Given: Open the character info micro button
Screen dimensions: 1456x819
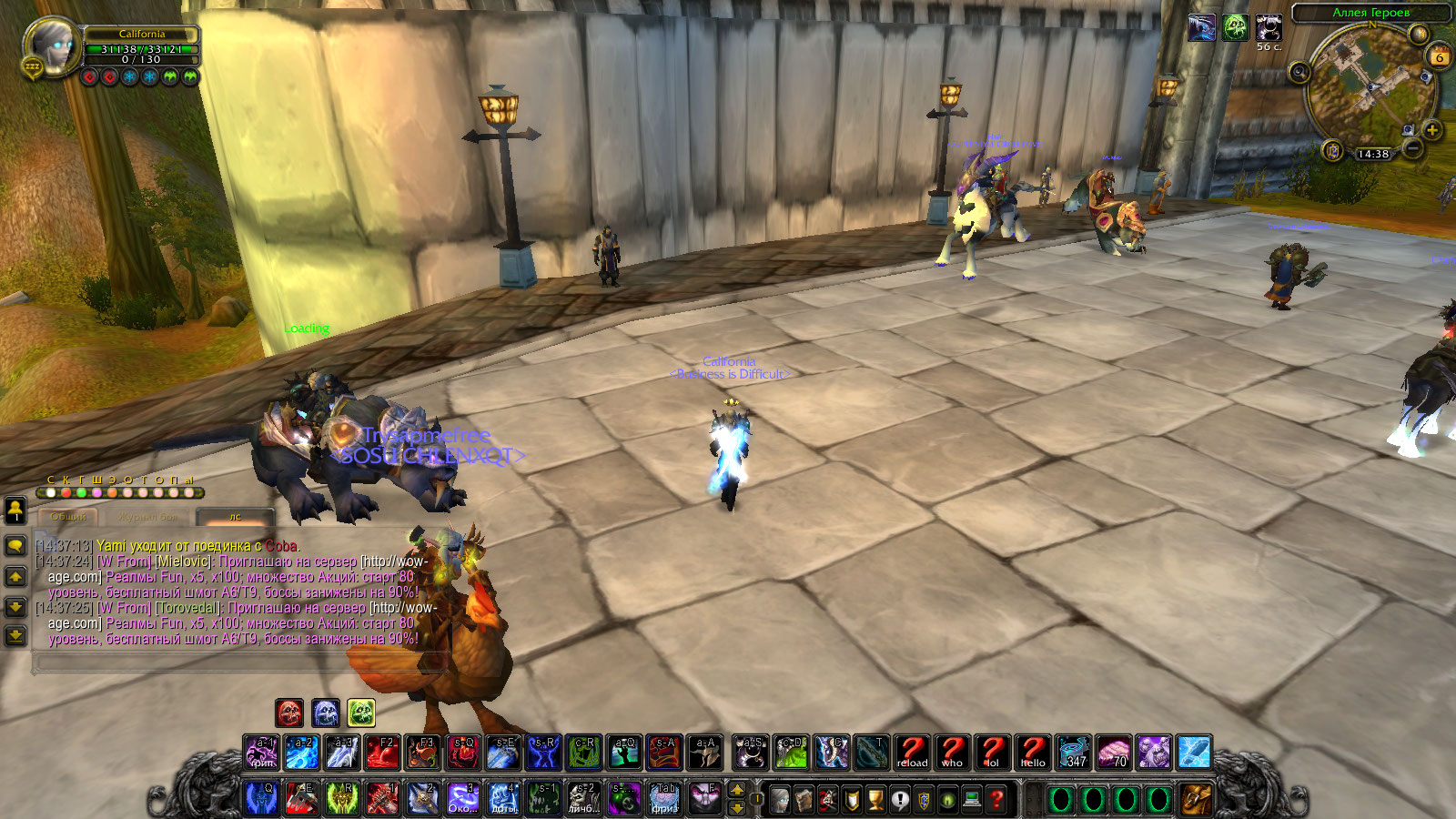Looking at the screenshot, I should tap(780, 799).
